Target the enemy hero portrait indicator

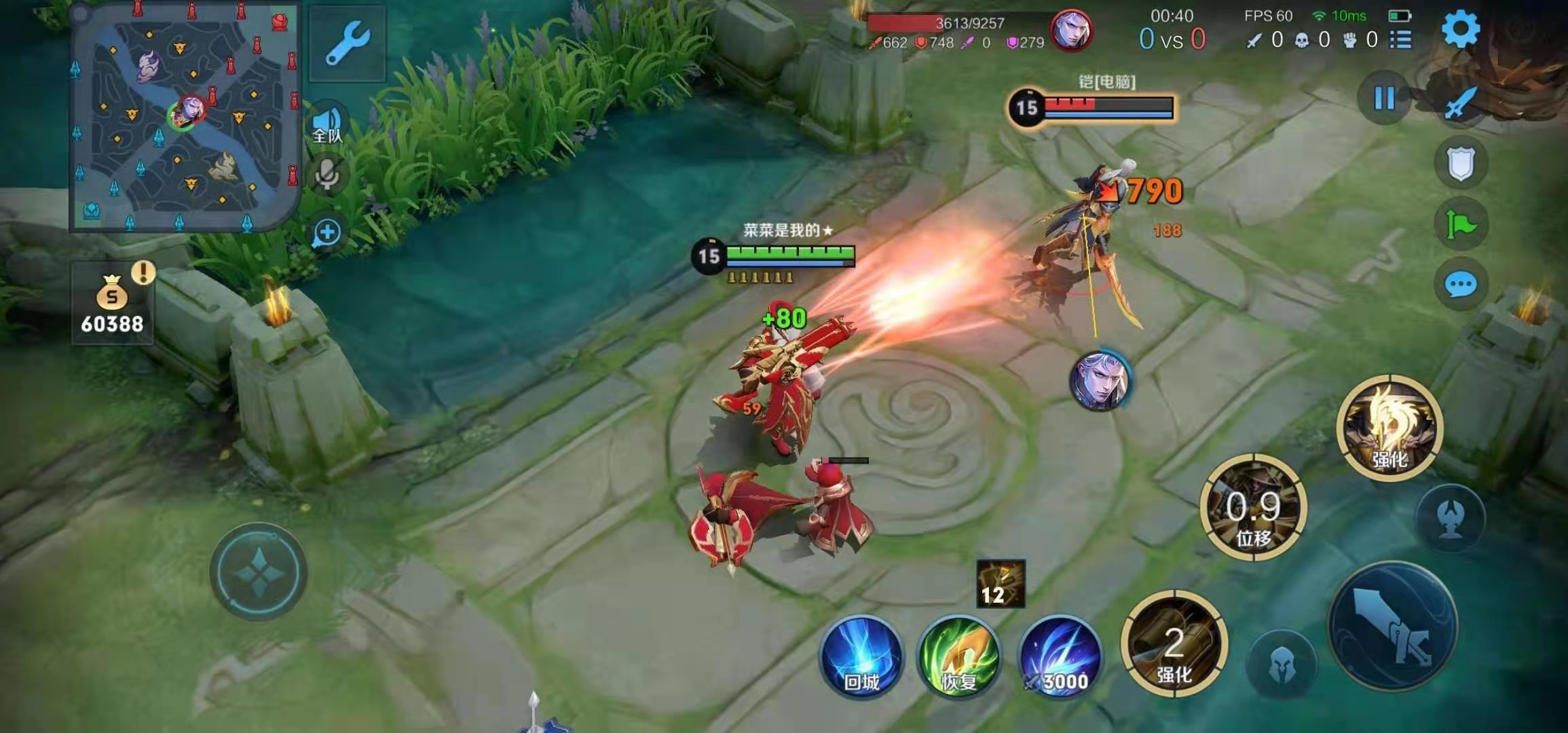pyautogui.click(x=1099, y=381)
